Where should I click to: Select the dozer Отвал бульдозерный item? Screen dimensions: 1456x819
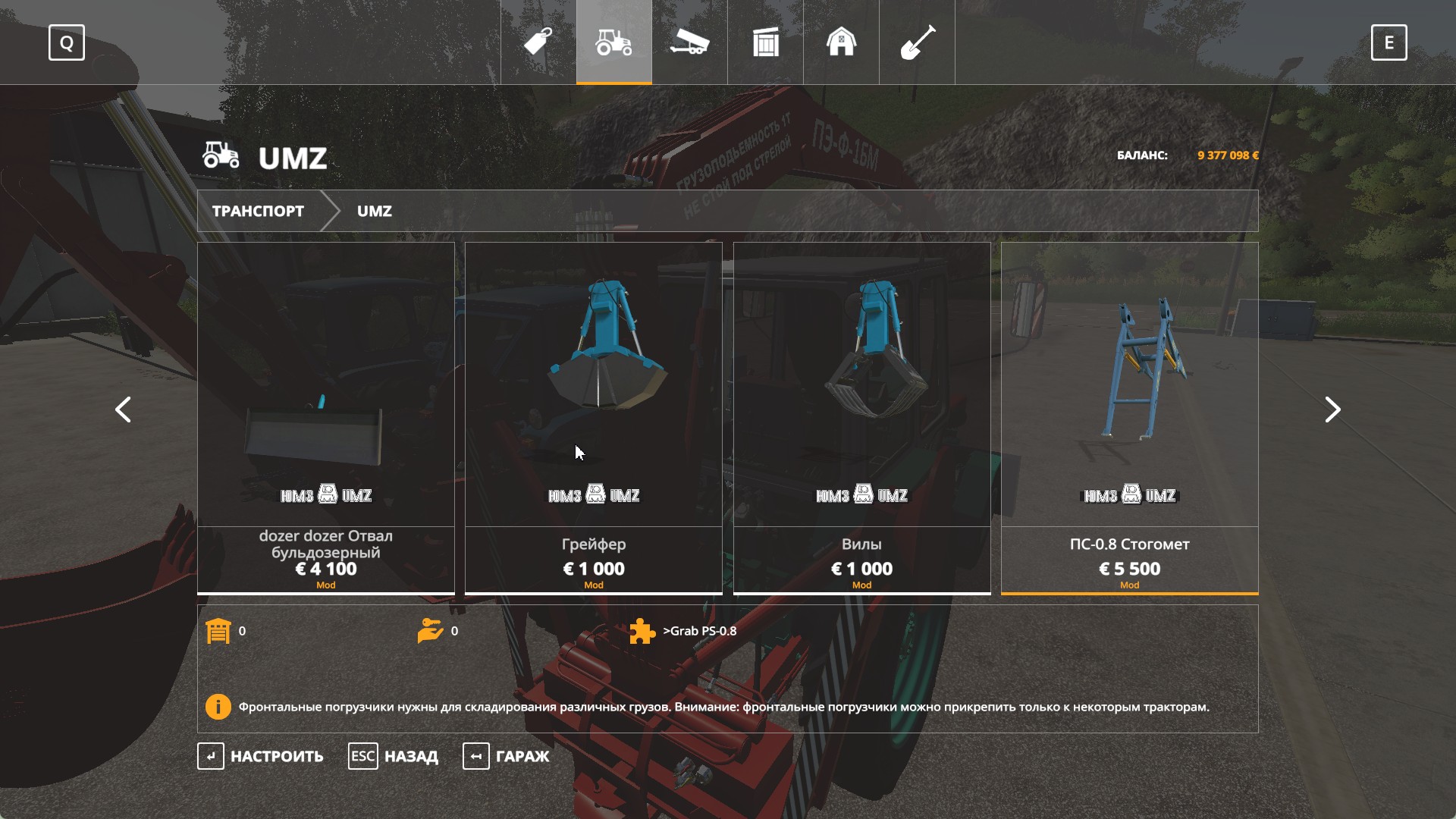click(326, 417)
